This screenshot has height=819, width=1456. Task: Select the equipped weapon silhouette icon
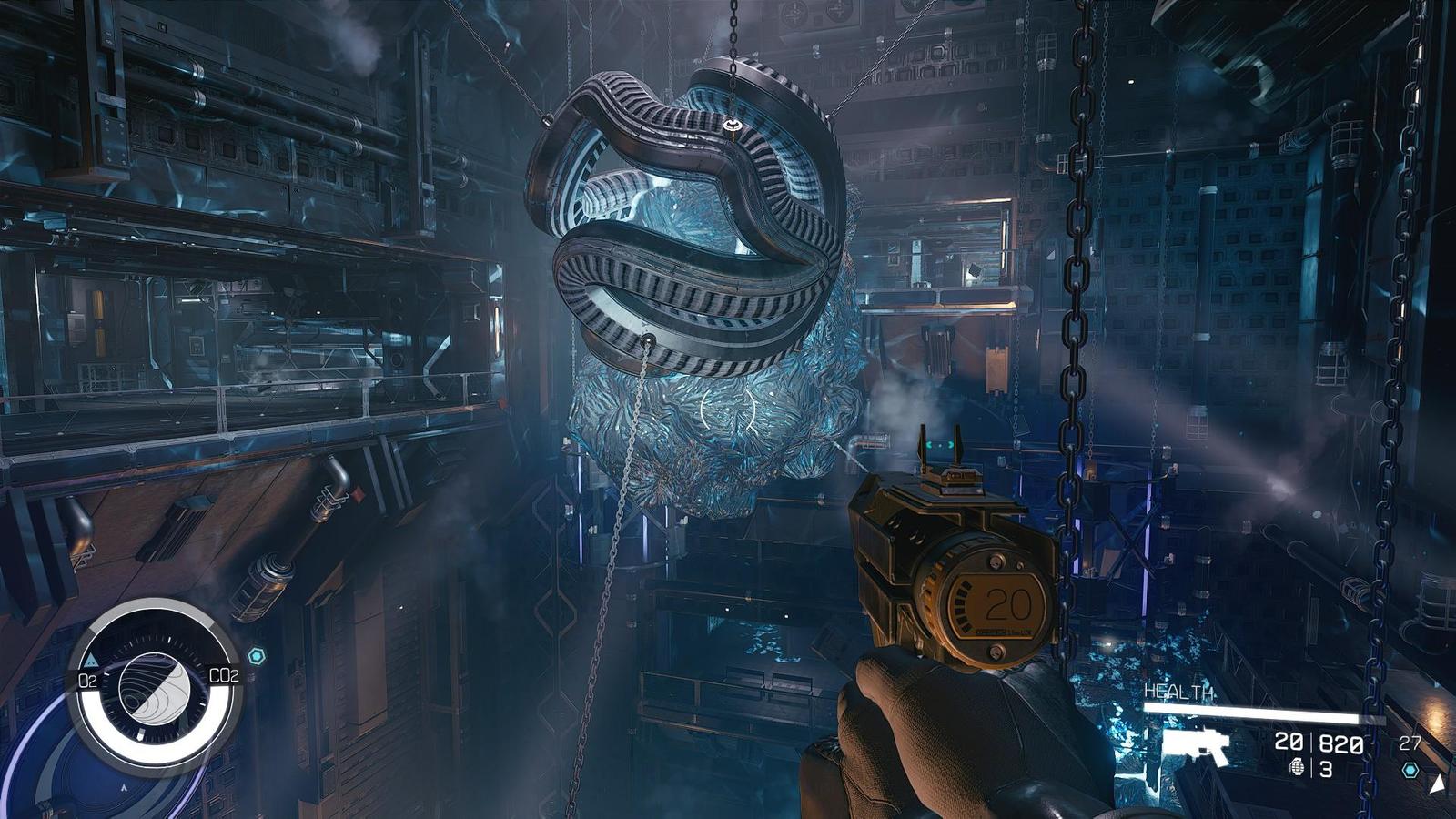point(1196,748)
